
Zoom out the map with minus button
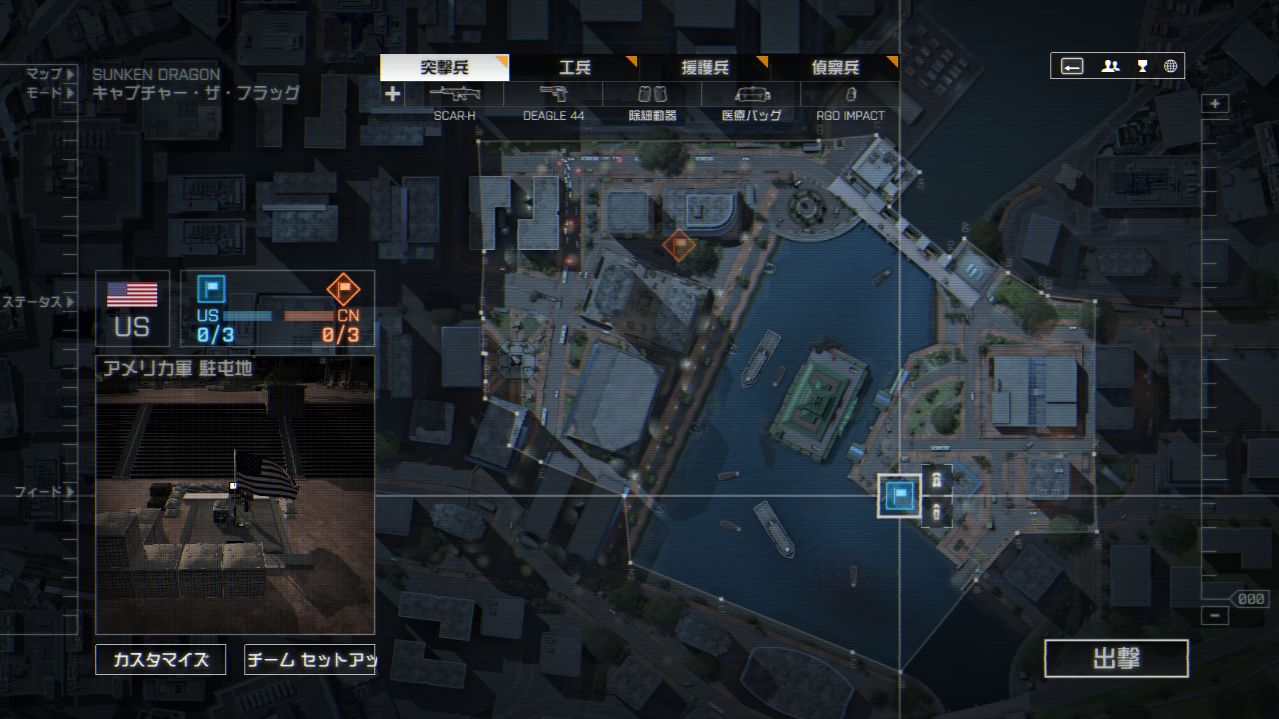(1215, 615)
